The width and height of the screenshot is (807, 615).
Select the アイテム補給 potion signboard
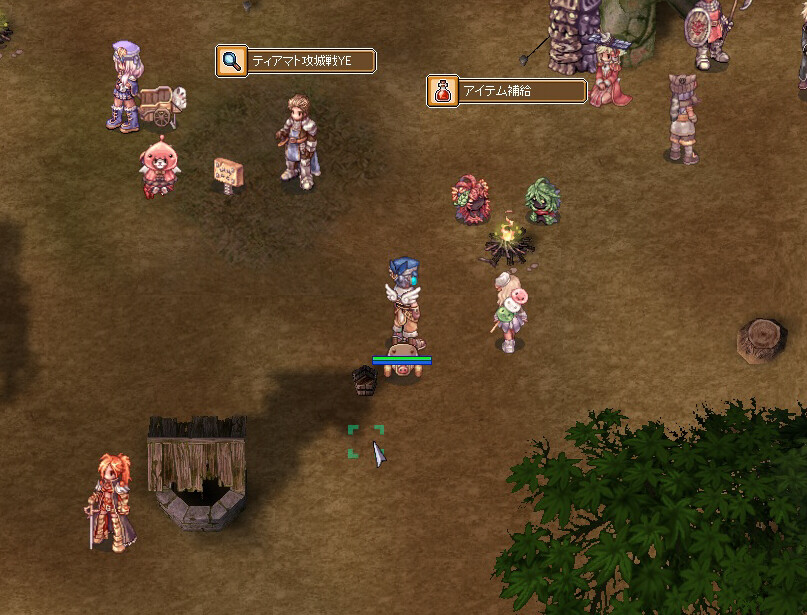[506, 91]
